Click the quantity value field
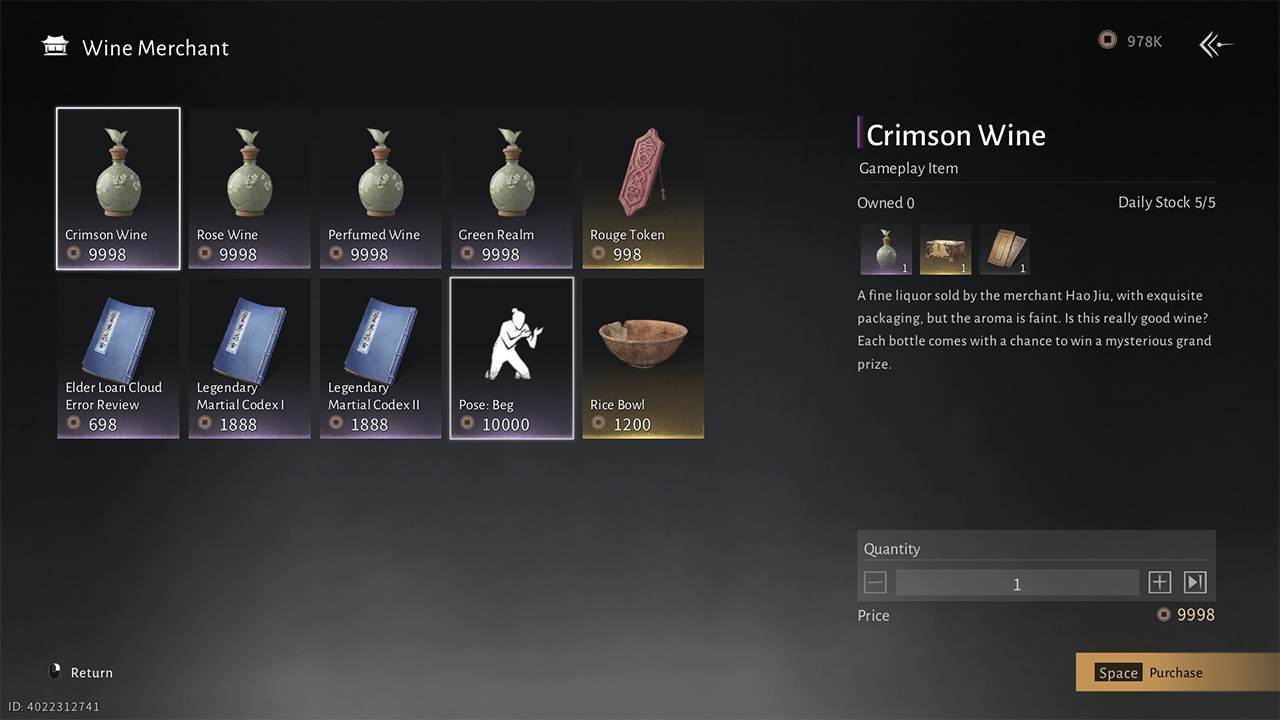The width and height of the screenshot is (1280, 720). (1017, 583)
